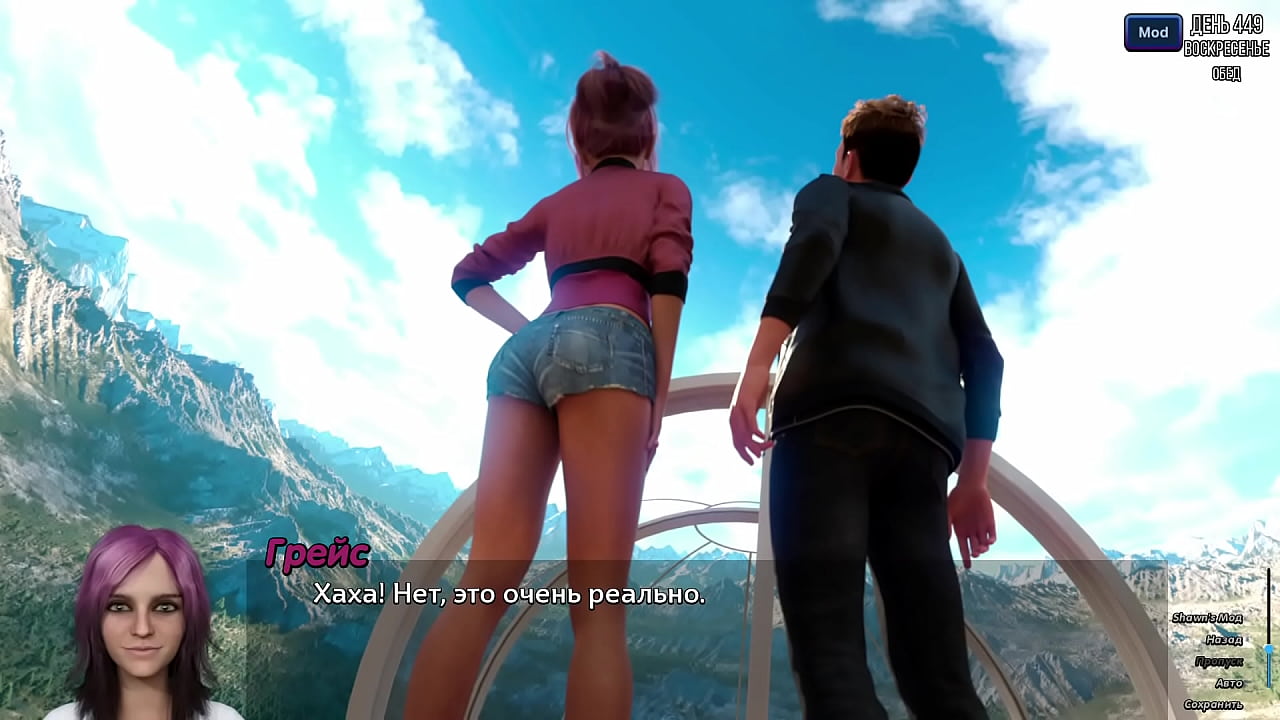The height and width of the screenshot is (720, 1280).
Task: Activate Пропуск to skip dialogue
Action: point(1218,662)
